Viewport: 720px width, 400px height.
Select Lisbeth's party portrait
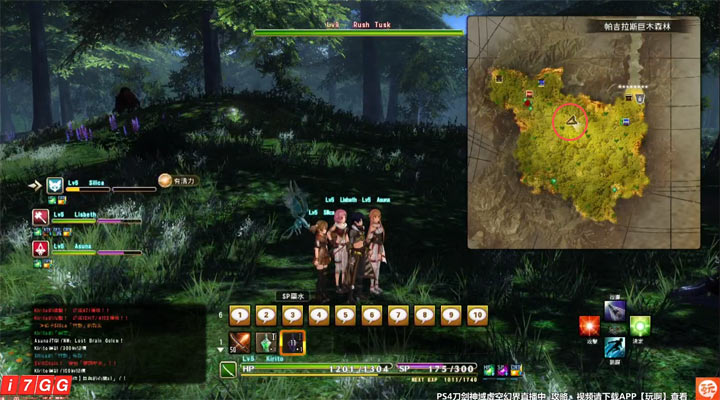(40, 217)
